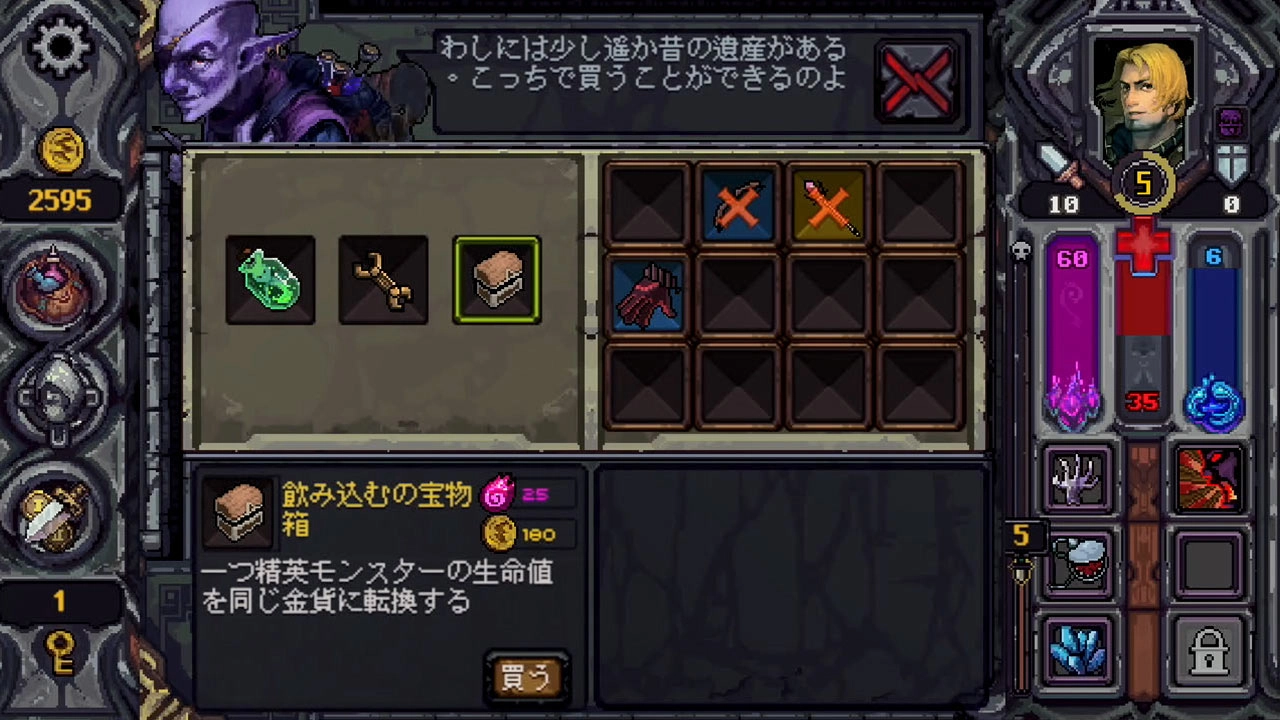Select the green potion in the shop
The image size is (1280, 720).
tap(270, 279)
